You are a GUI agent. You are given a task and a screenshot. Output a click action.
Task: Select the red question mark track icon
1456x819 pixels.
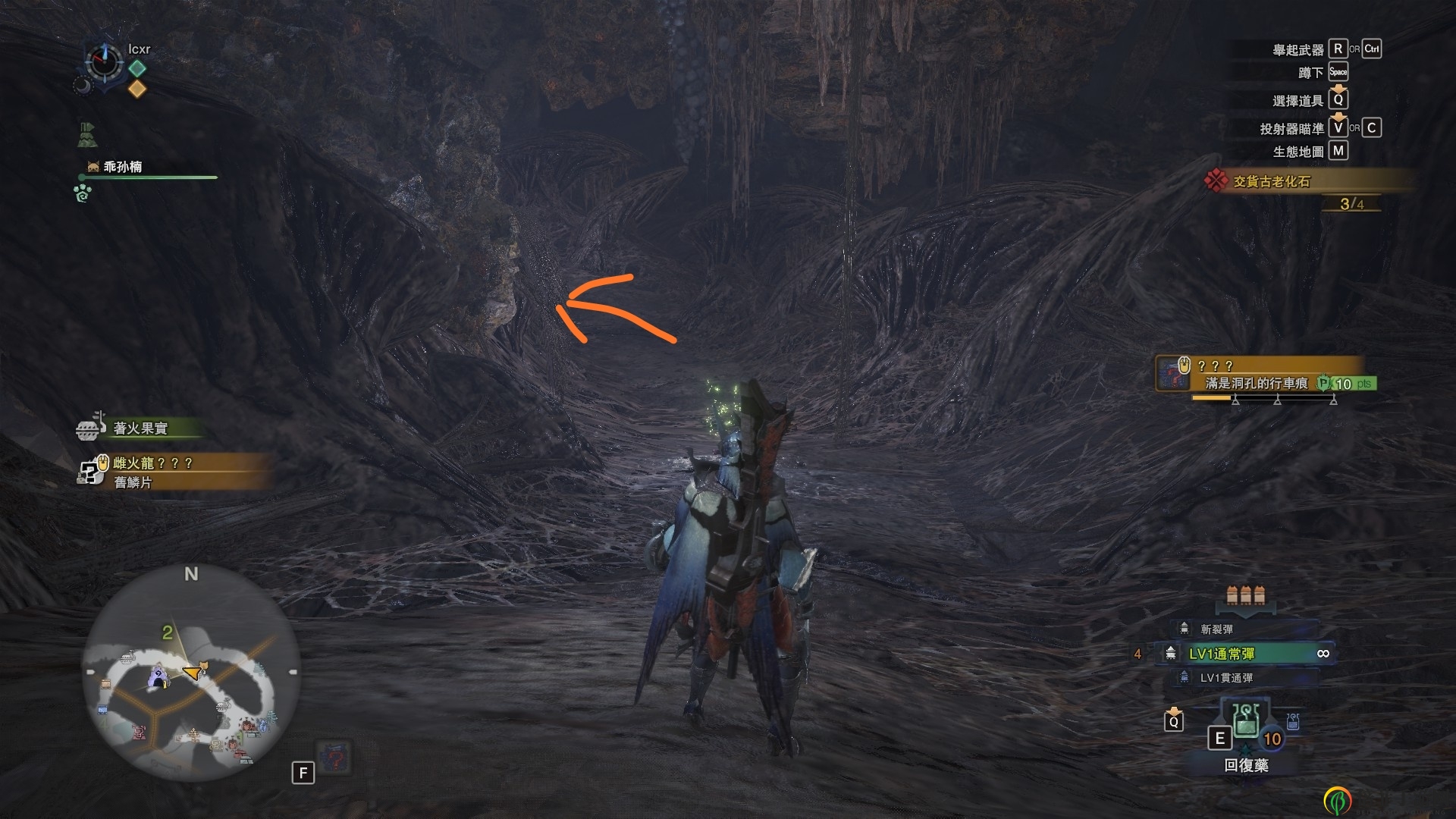pyautogui.click(x=334, y=758)
